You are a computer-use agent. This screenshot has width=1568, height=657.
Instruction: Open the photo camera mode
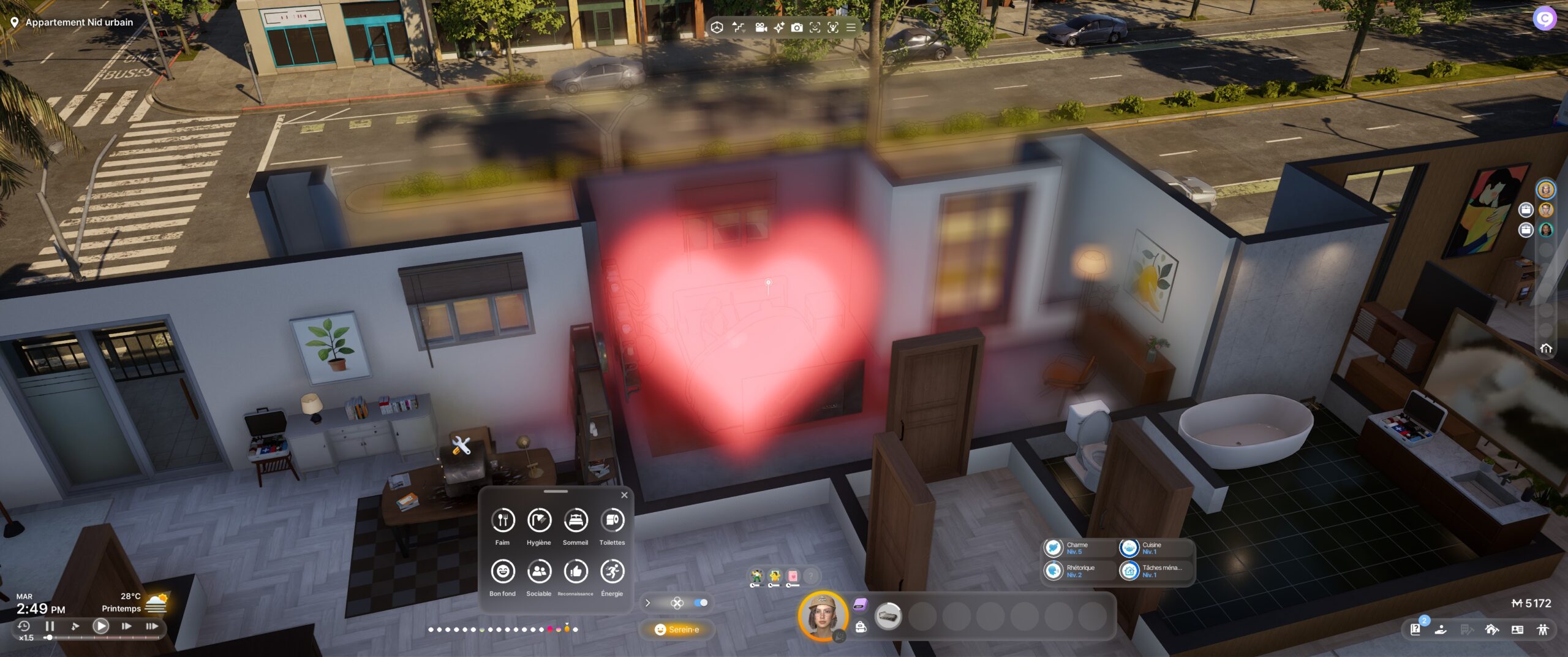pos(796,28)
